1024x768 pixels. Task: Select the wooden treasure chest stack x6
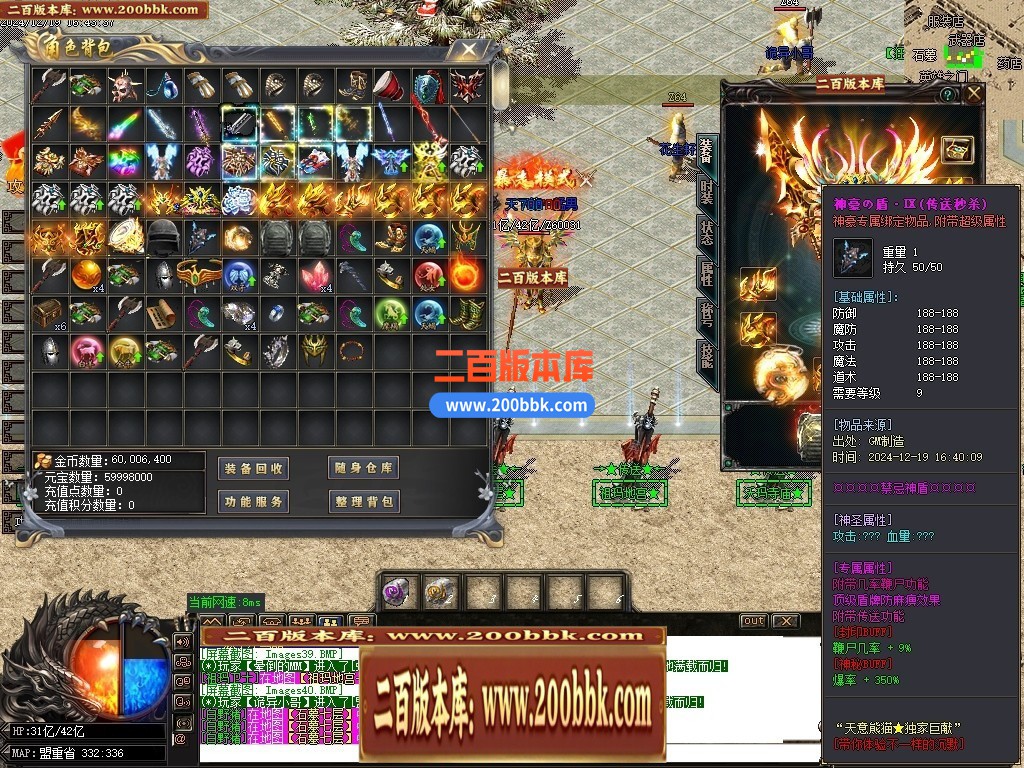(47, 314)
